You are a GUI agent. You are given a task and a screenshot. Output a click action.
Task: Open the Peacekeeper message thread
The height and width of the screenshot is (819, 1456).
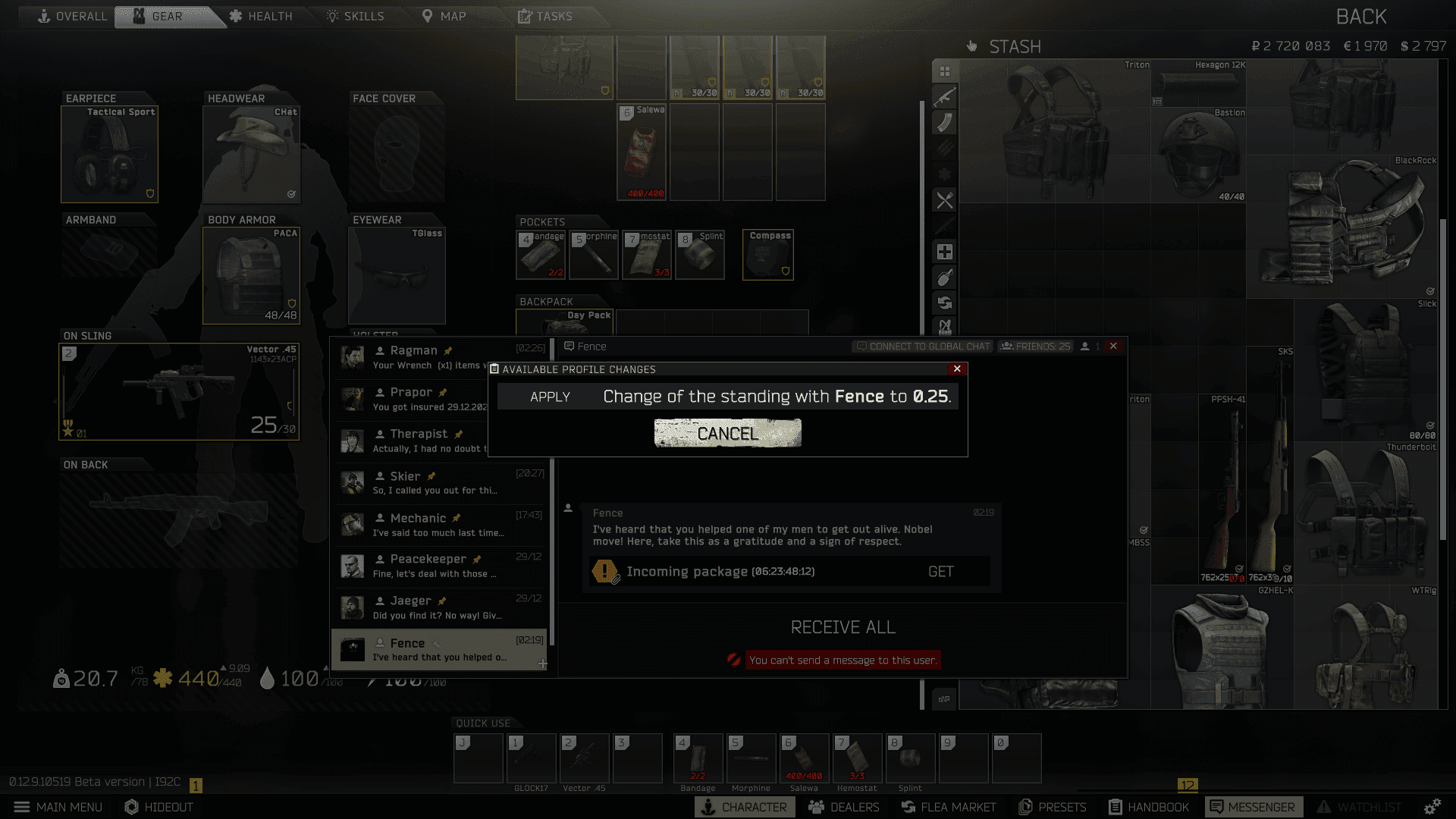pos(440,566)
